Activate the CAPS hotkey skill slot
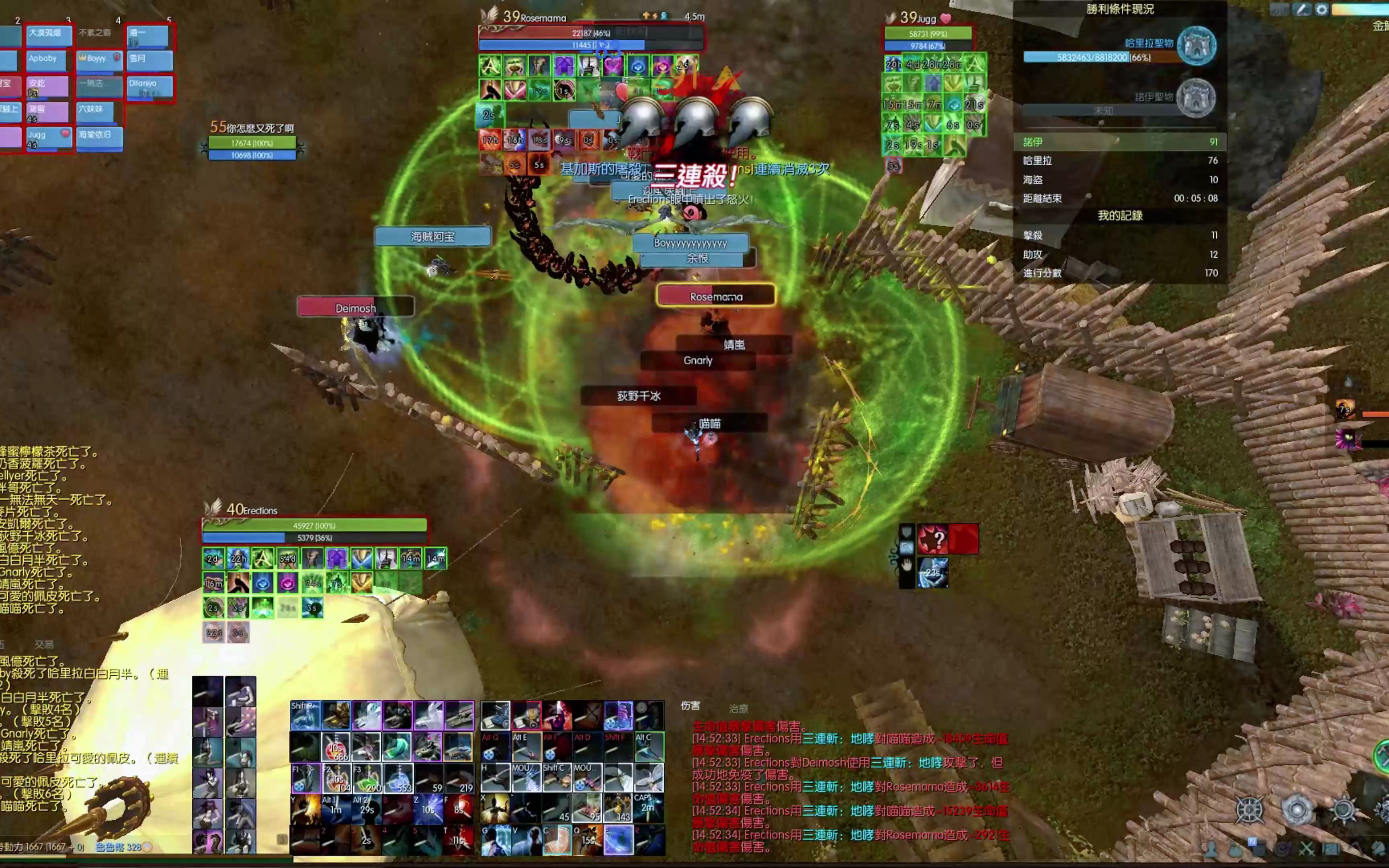Image resolution: width=1389 pixels, height=868 pixels. [x=649, y=807]
